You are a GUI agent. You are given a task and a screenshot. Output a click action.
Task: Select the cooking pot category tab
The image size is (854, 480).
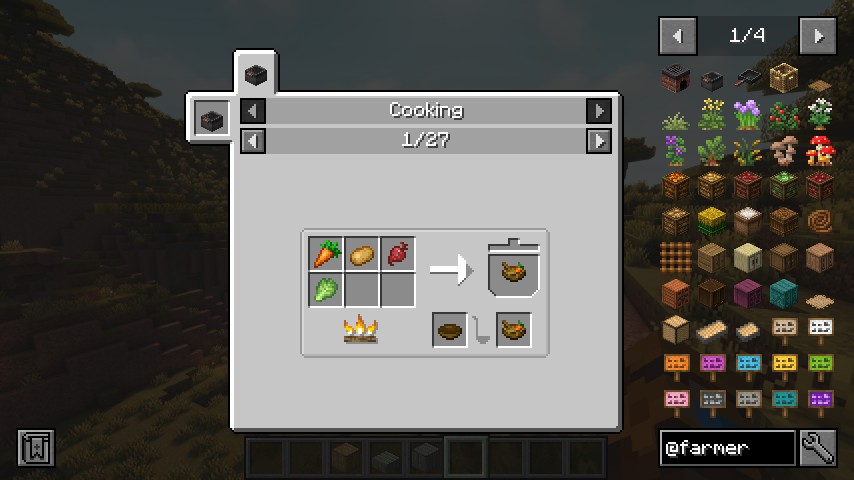[x=256, y=74]
